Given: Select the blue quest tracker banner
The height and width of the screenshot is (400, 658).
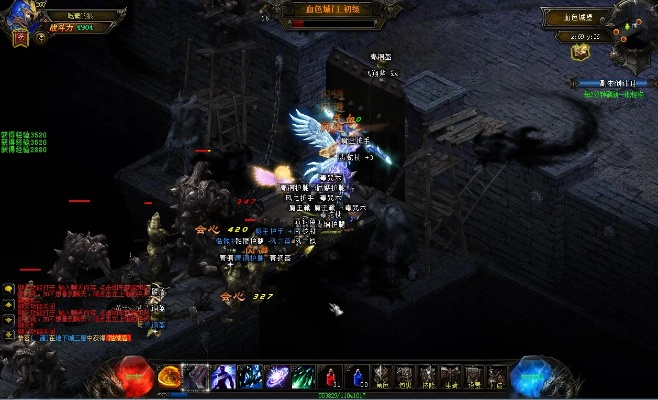Looking at the screenshot, I should tap(611, 83).
